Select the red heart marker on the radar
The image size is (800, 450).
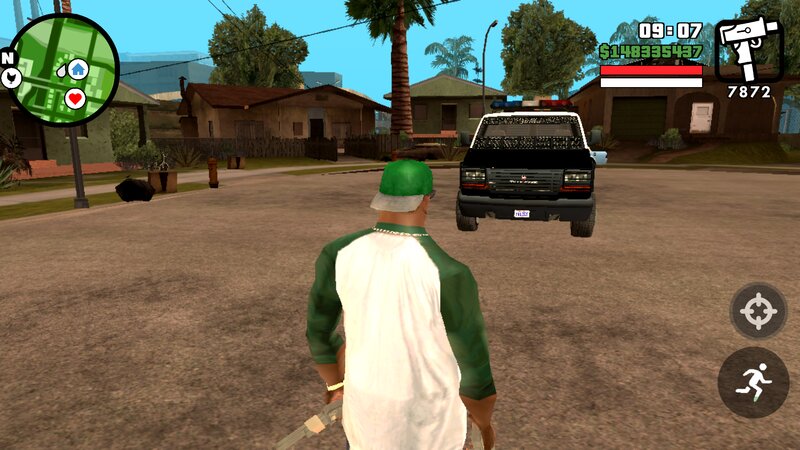(75, 98)
